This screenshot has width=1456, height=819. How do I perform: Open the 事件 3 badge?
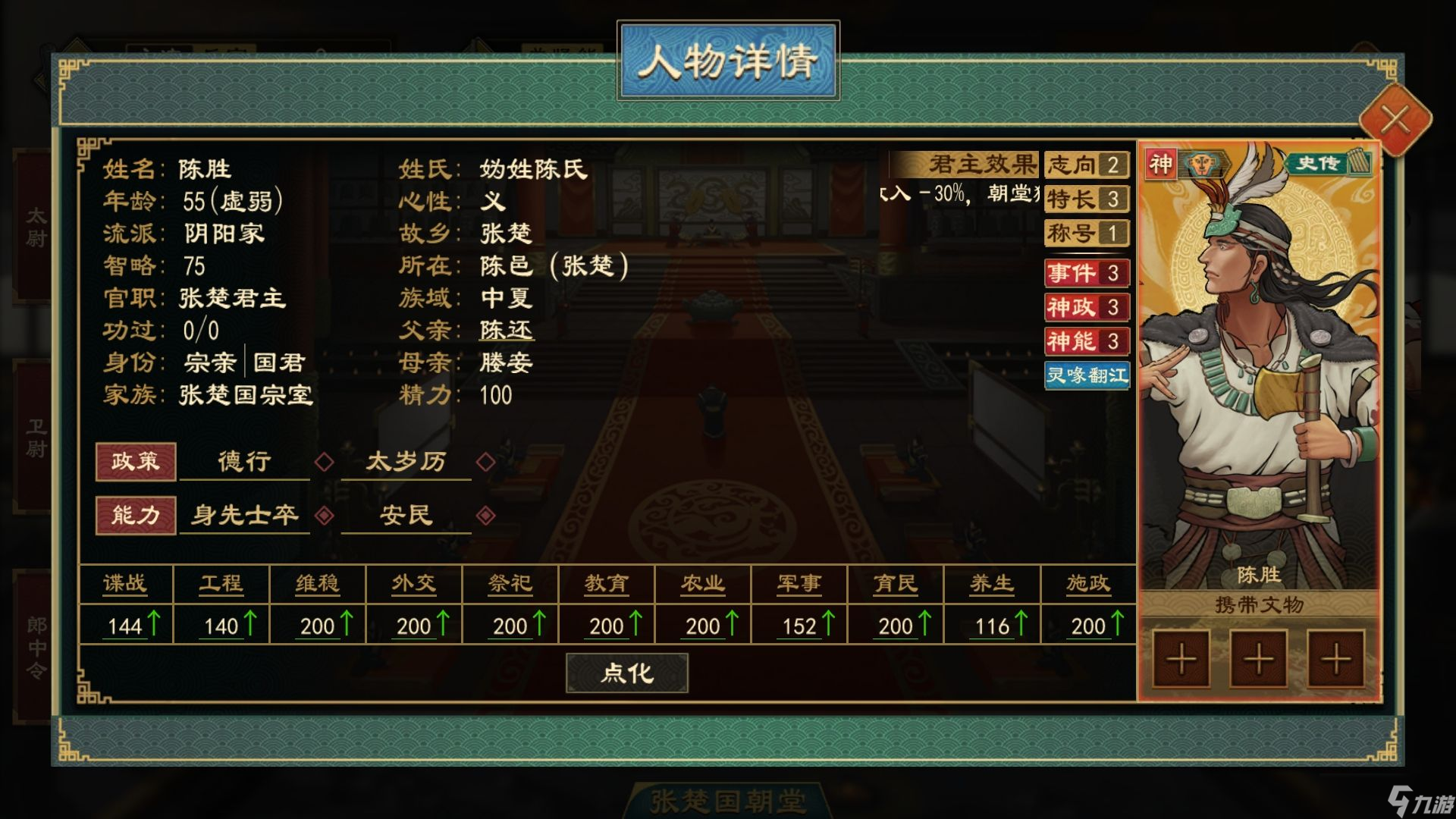(x=1087, y=273)
